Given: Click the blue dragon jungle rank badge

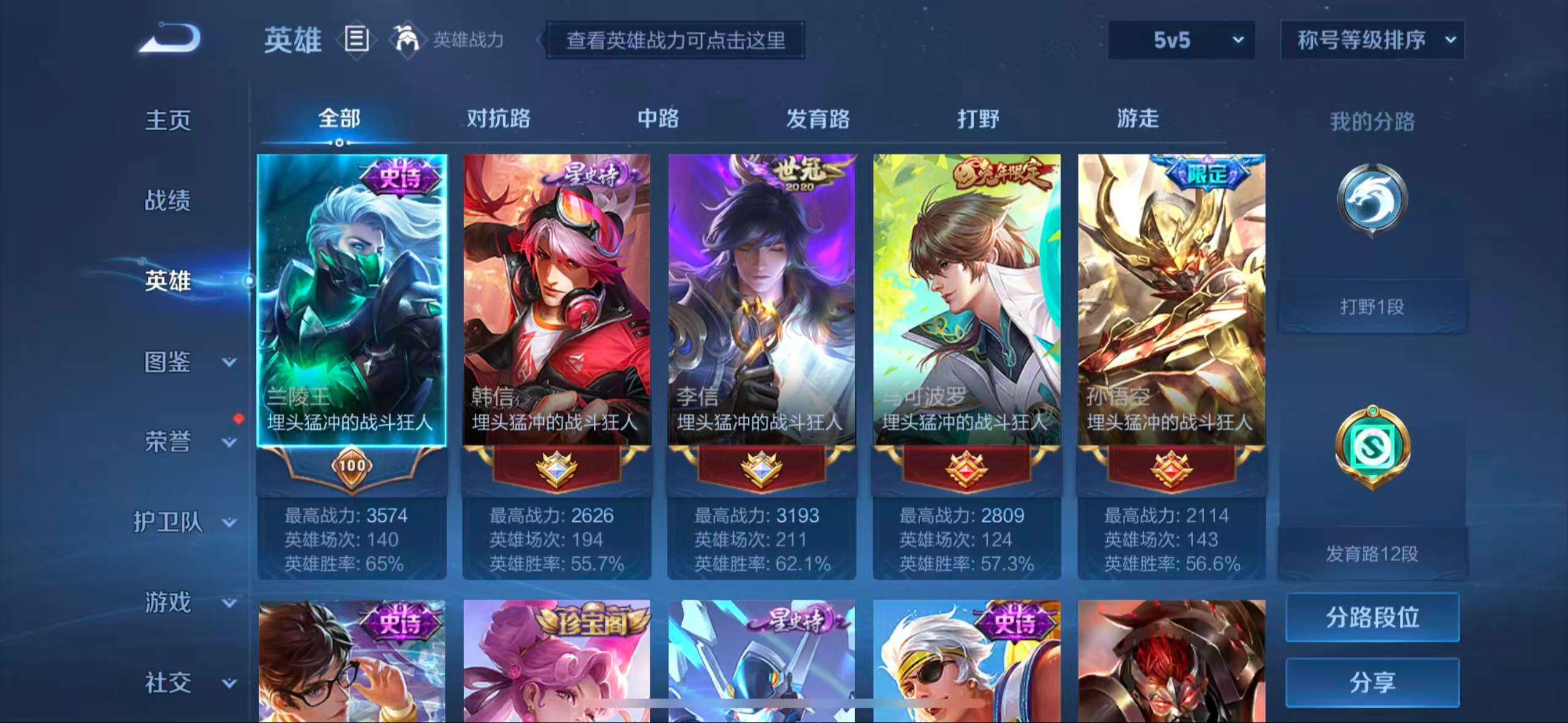Looking at the screenshot, I should tap(1374, 199).
